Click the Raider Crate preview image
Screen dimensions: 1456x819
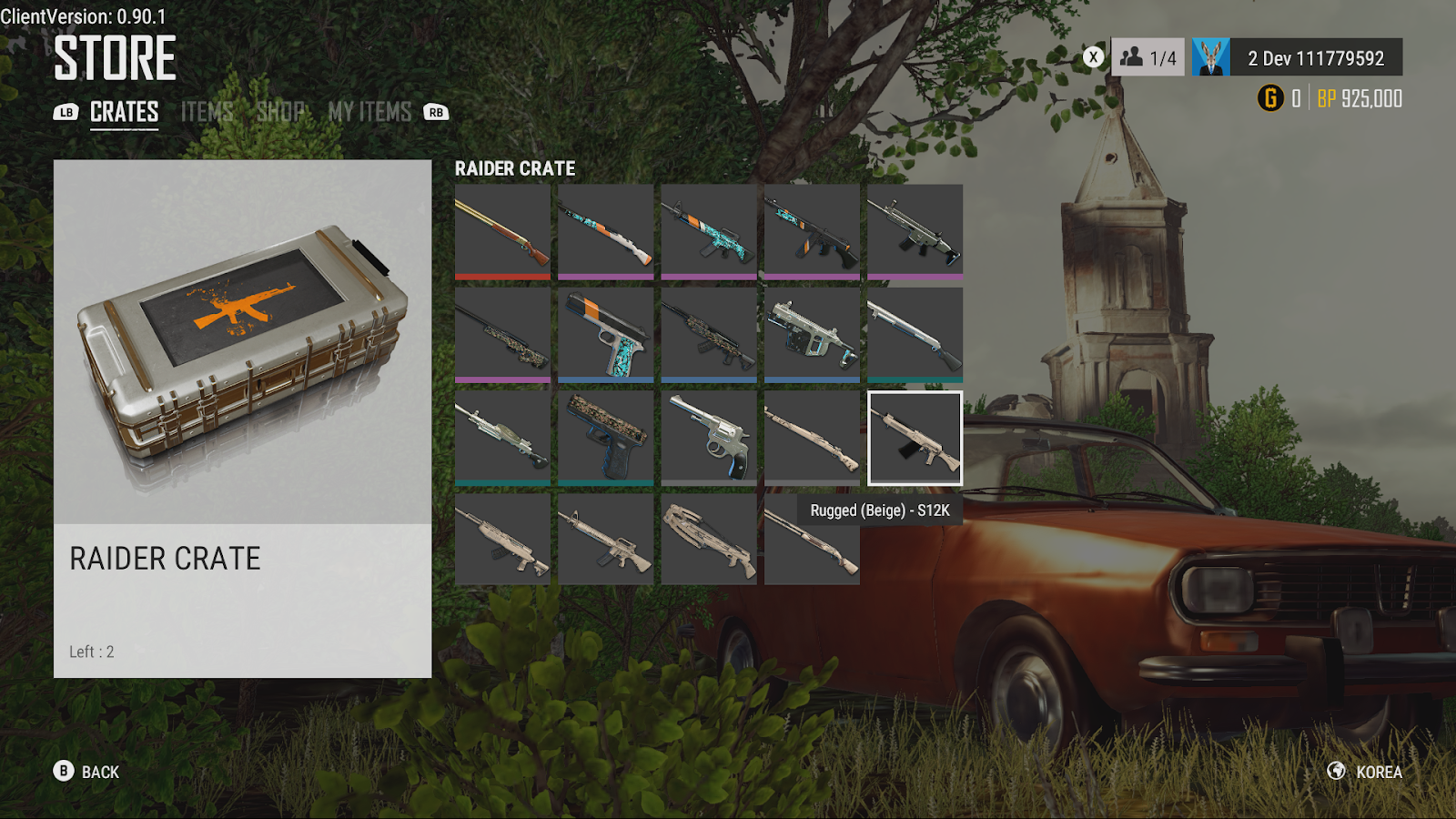click(242, 337)
